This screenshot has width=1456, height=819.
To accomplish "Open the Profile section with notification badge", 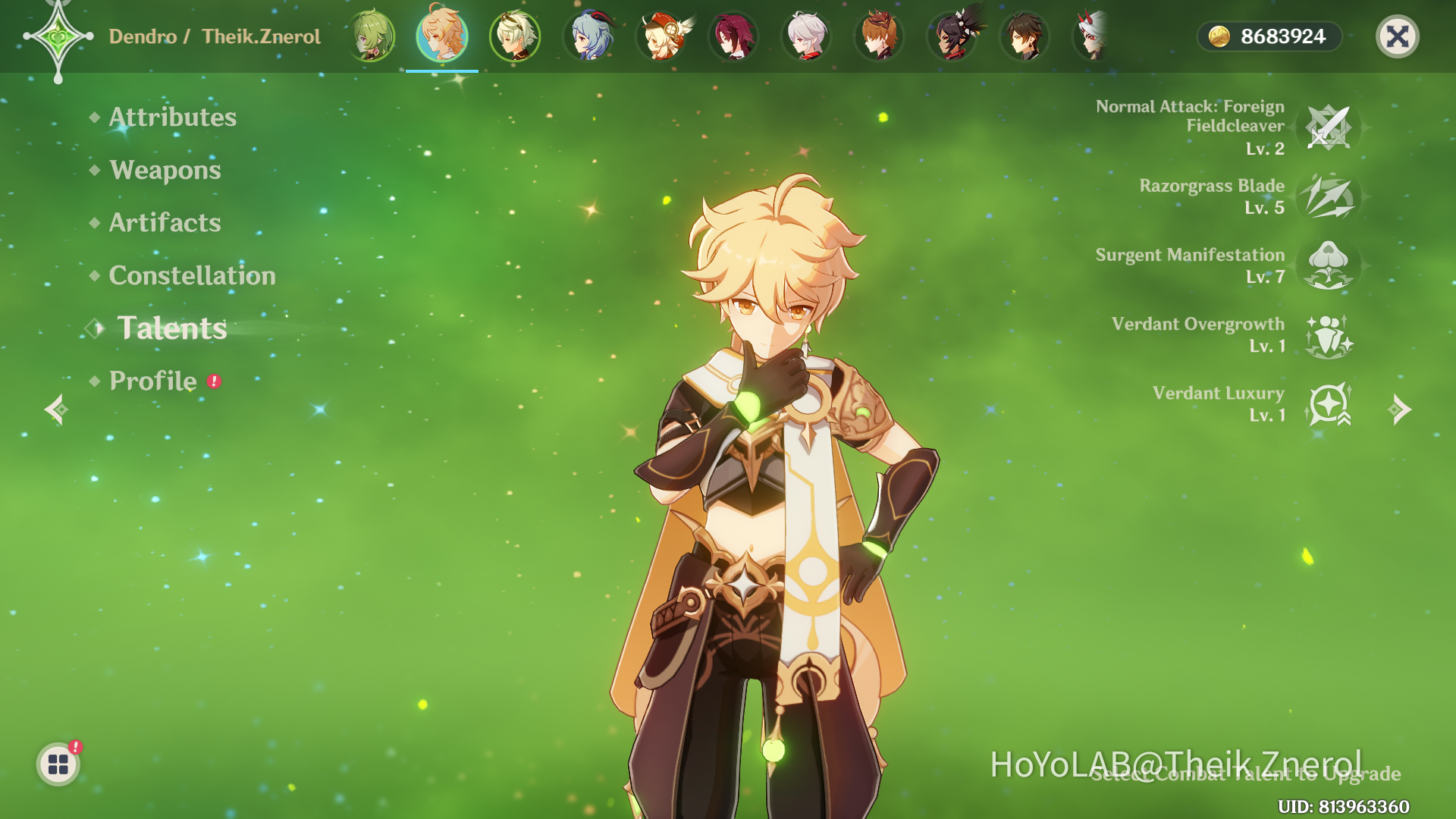I will (152, 381).
